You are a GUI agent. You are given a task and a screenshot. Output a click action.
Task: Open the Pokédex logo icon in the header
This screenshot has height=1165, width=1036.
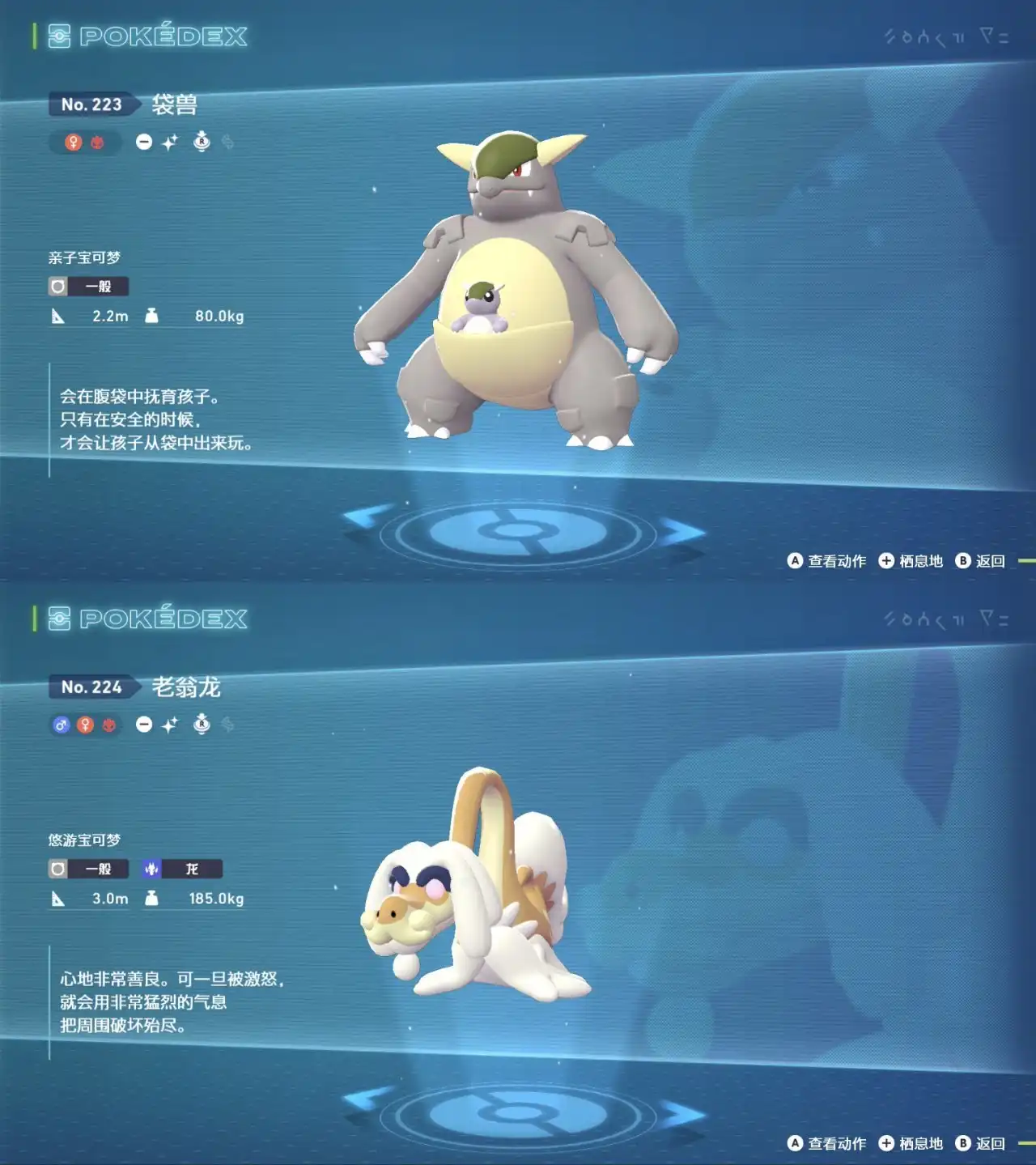tap(58, 36)
